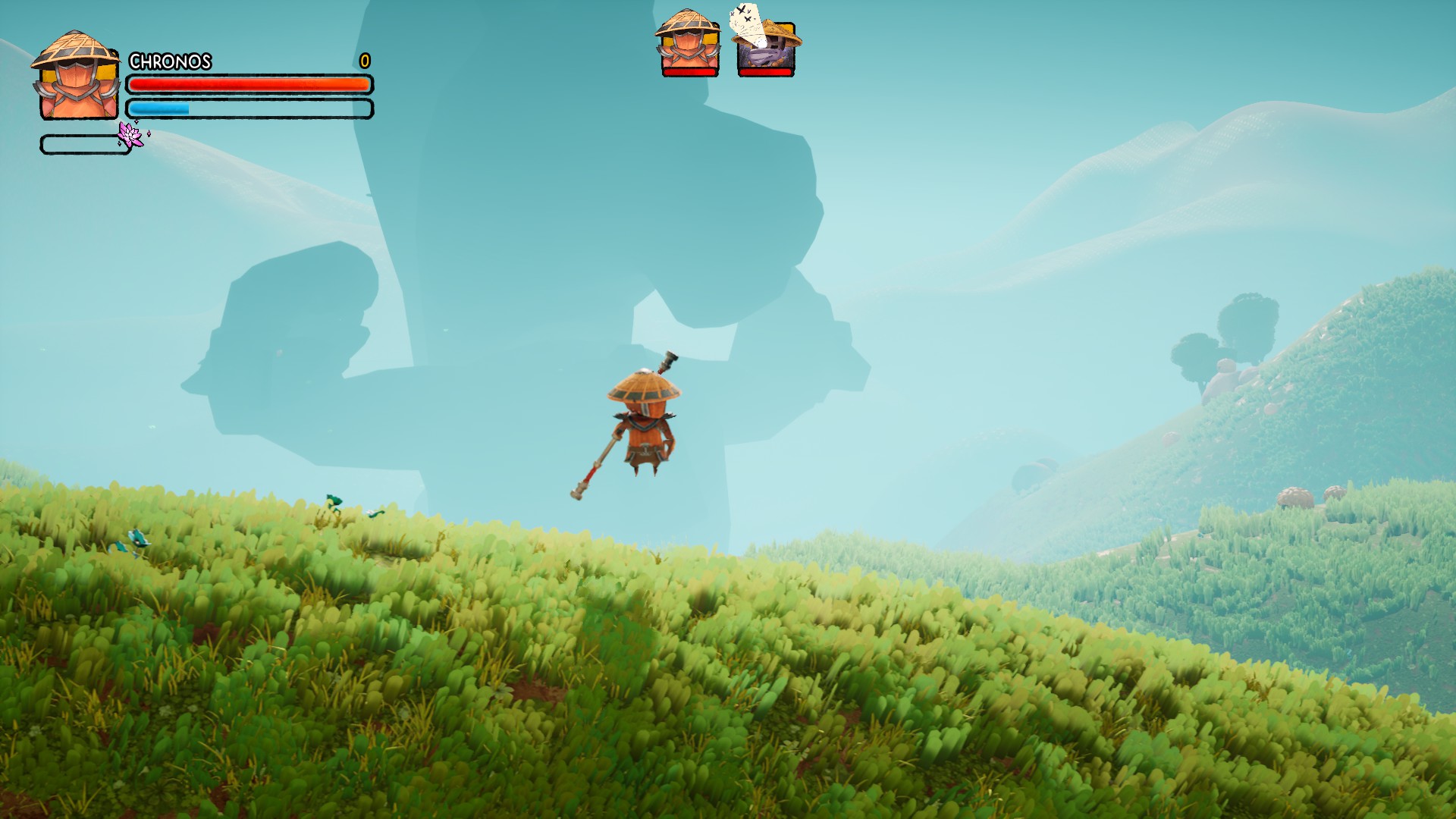Click the pink lotus flower icon
The image size is (1456, 819).
(130, 134)
